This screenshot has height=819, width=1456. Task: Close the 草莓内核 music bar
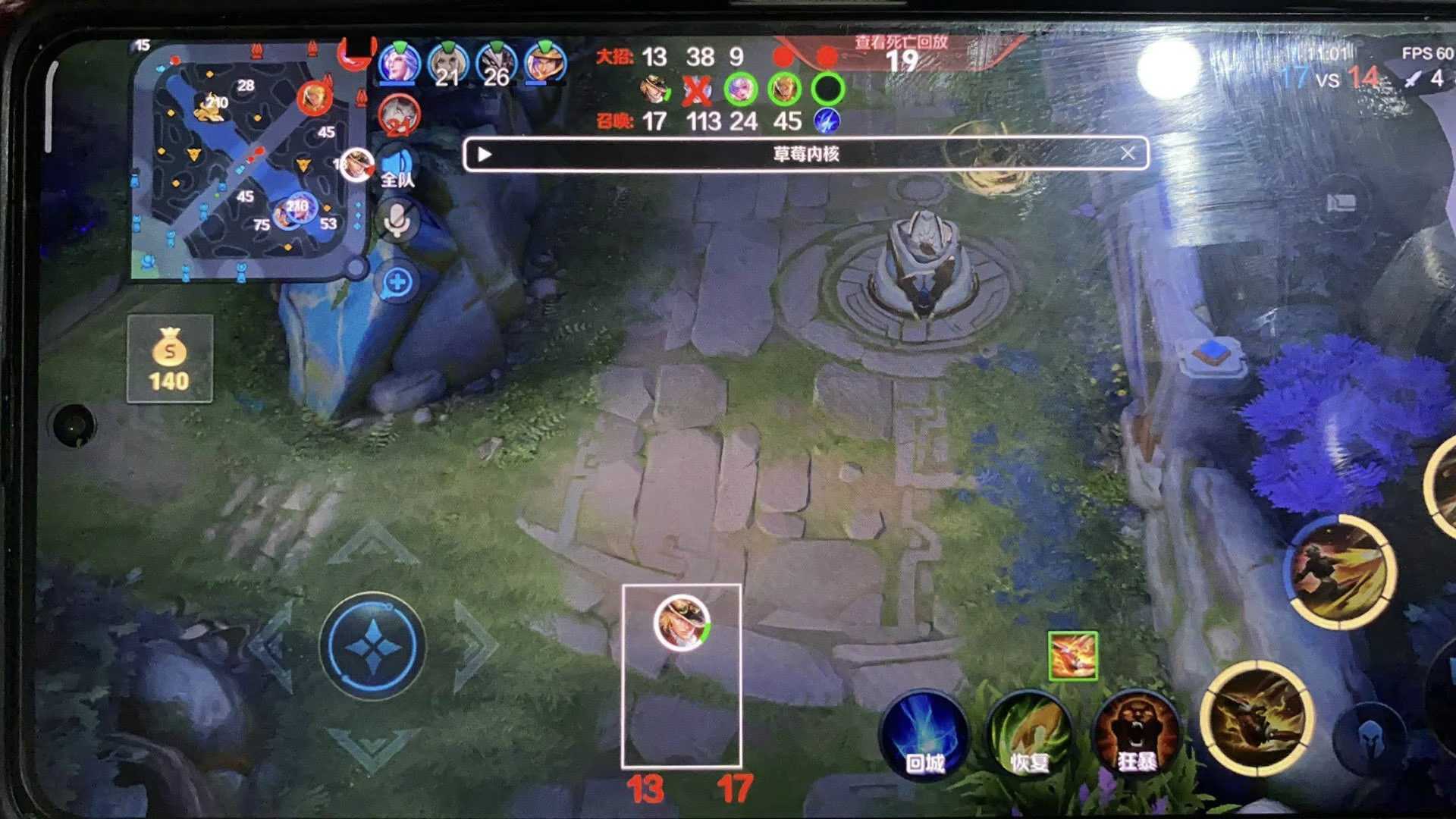pos(1128,154)
